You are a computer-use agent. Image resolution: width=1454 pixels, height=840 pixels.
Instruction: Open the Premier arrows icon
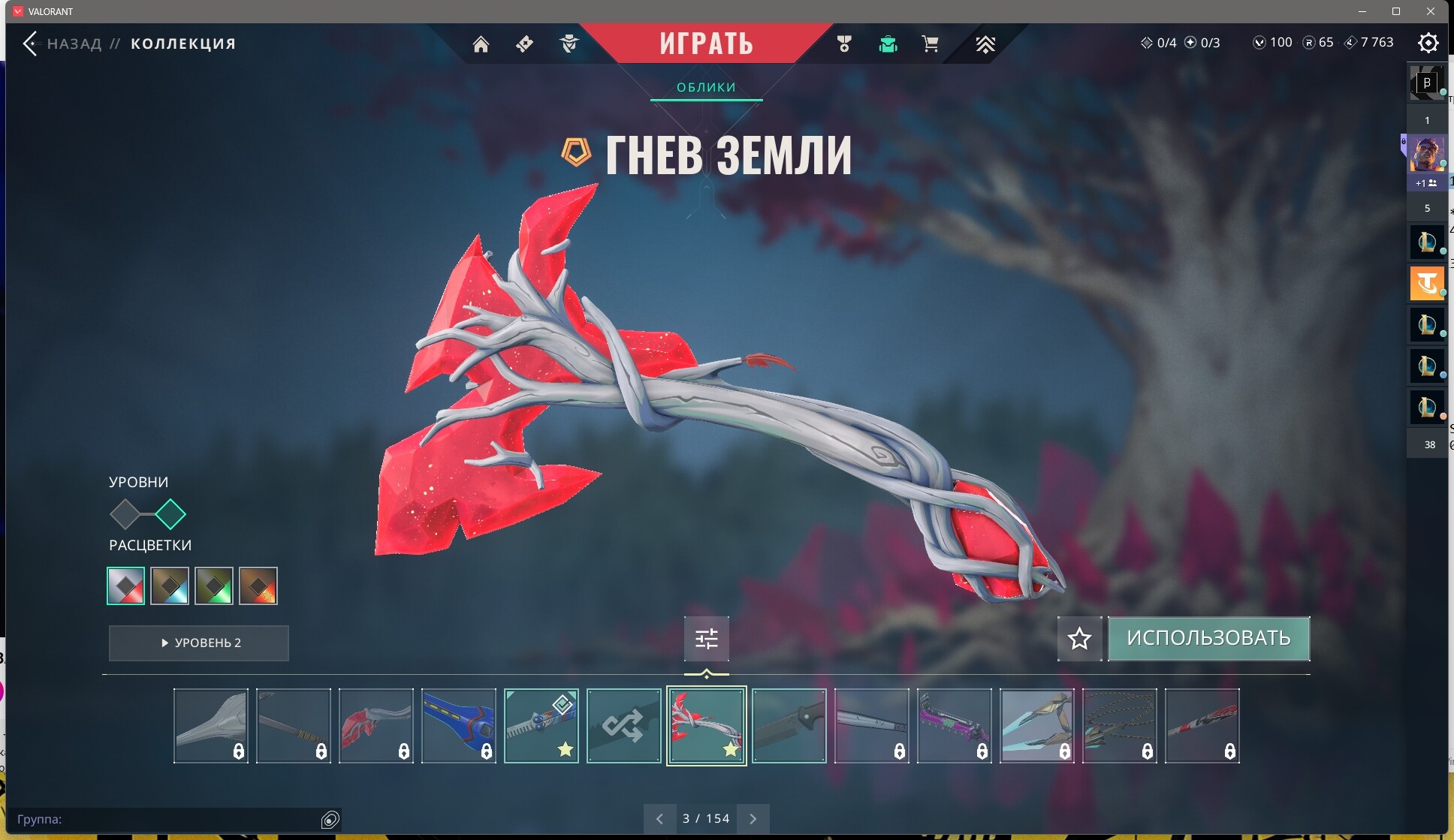[985, 44]
